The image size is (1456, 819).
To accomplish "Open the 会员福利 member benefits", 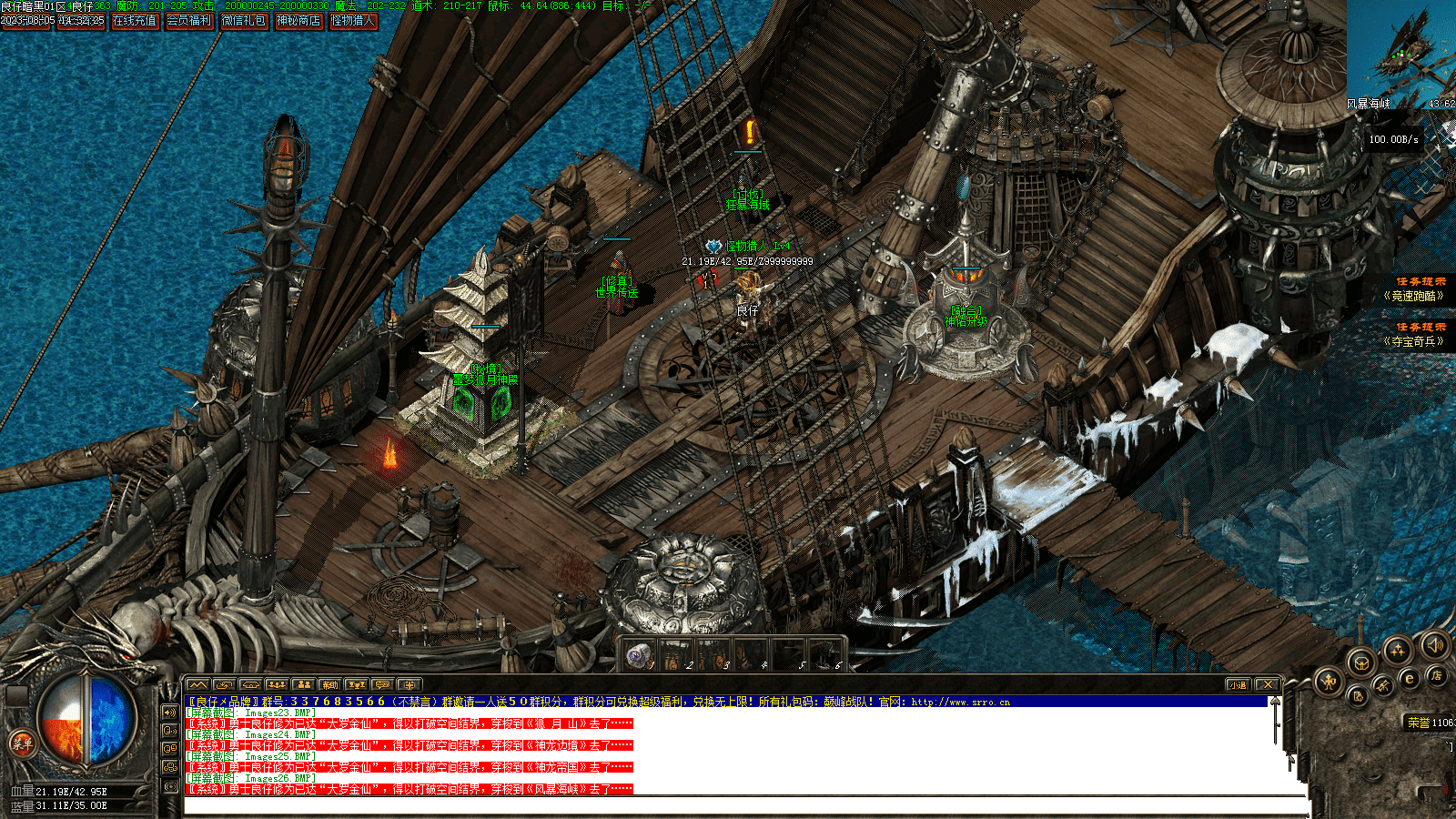I will [x=189, y=20].
